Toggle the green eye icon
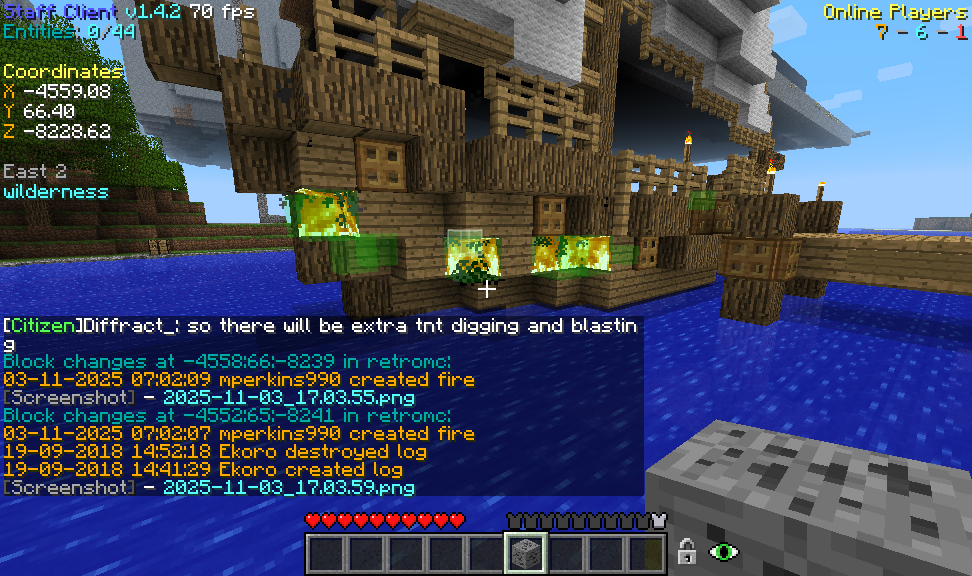 pyautogui.click(x=722, y=551)
